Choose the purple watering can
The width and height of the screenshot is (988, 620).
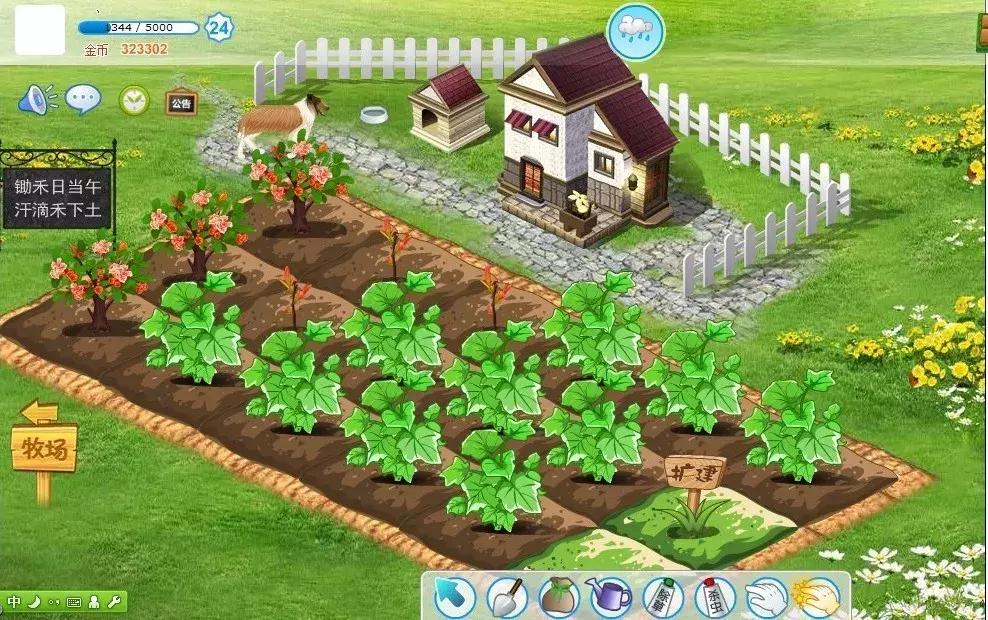pyautogui.click(x=610, y=597)
